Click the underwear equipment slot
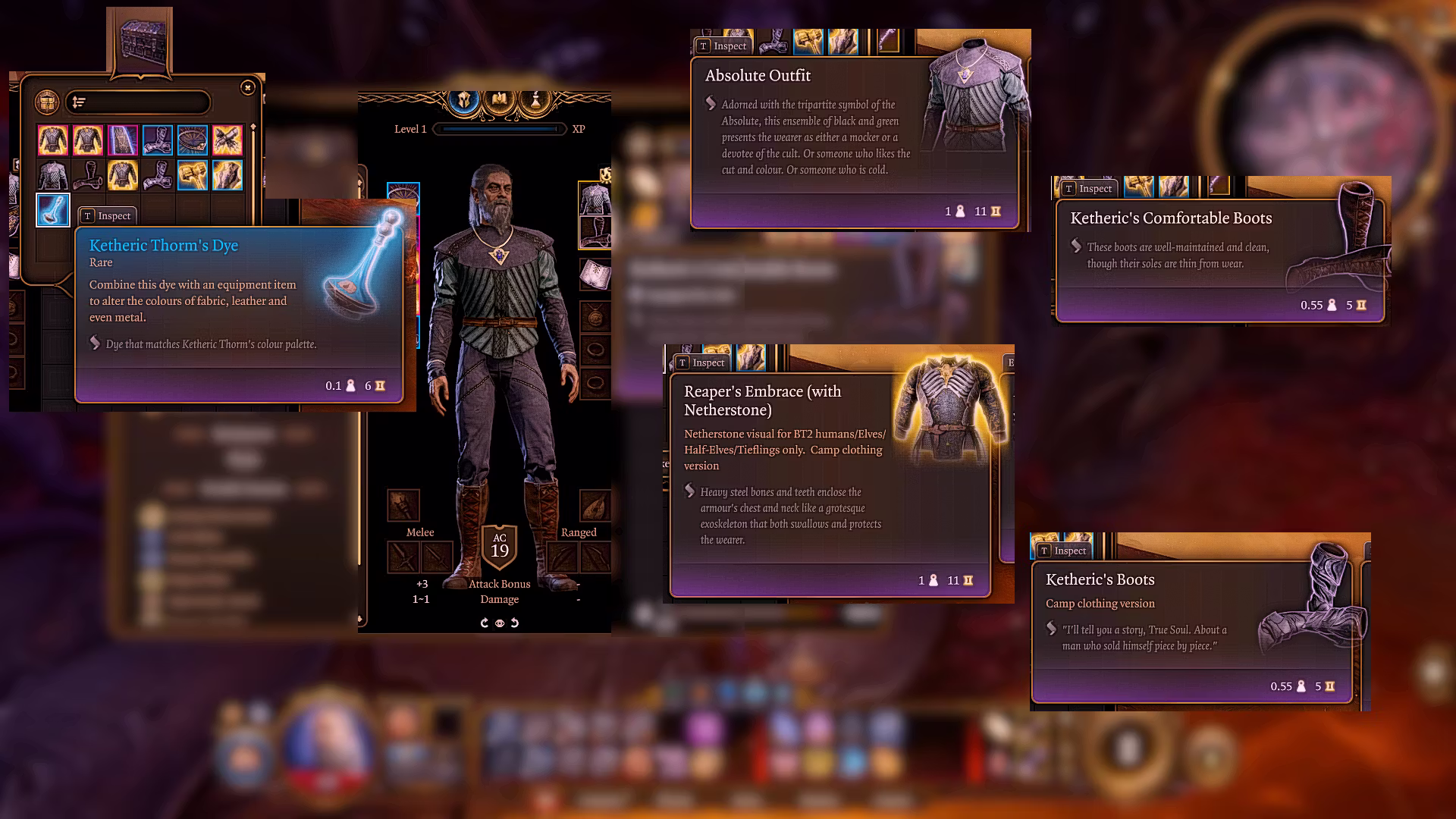Screen dimensions: 1456x819 coord(595,274)
